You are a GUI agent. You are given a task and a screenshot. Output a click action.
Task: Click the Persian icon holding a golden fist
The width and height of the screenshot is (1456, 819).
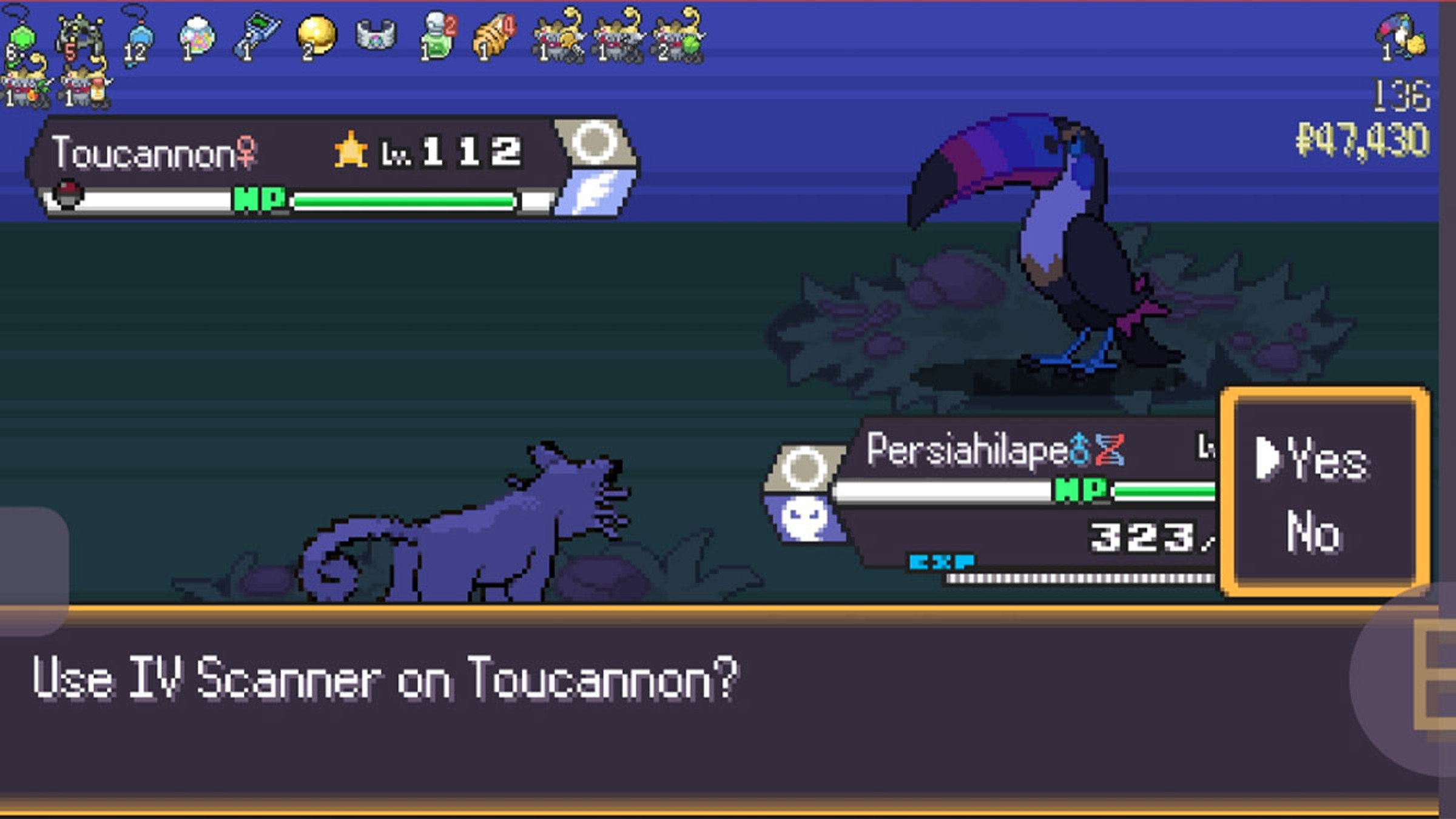tap(557, 38)
